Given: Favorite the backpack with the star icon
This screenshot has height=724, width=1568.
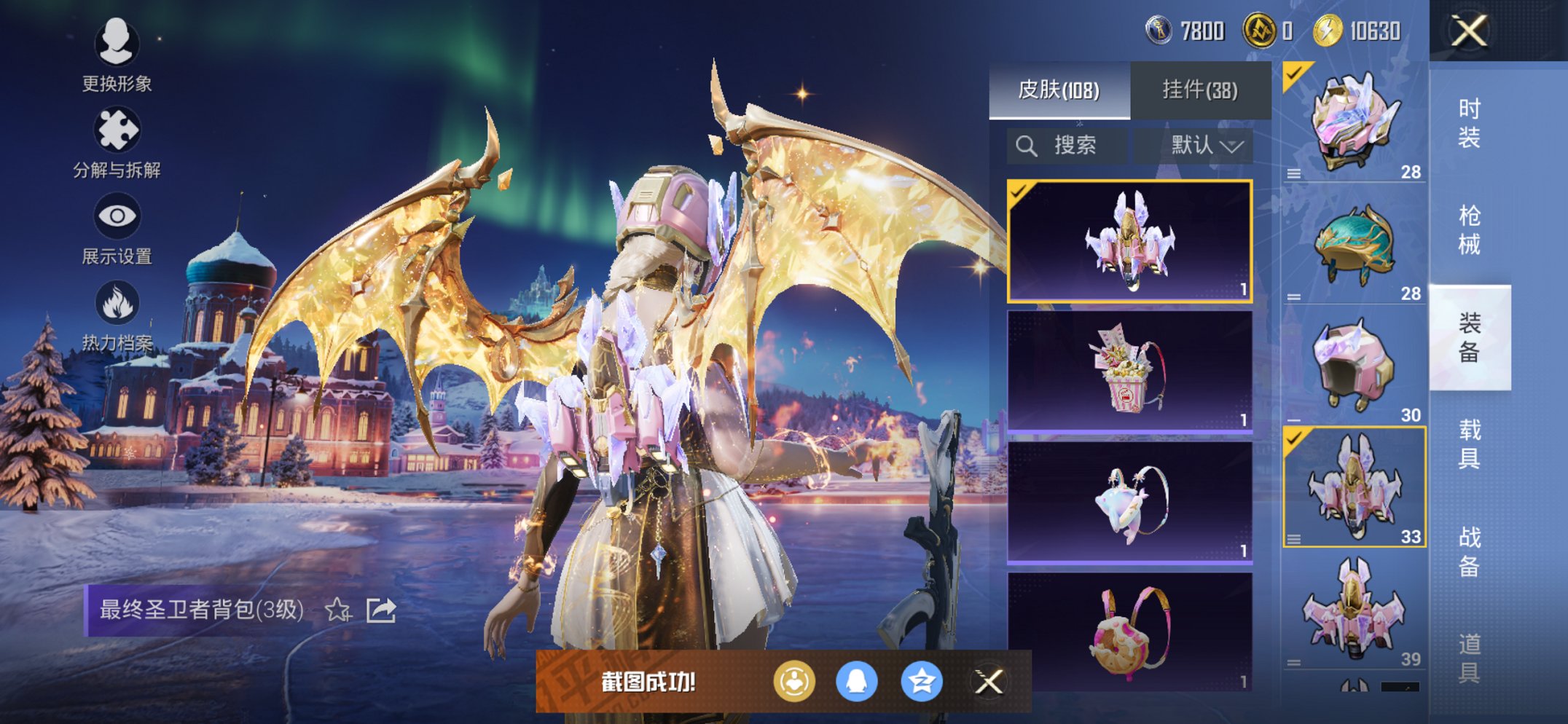Looking at the screenshot, I should tap(337, 610).
